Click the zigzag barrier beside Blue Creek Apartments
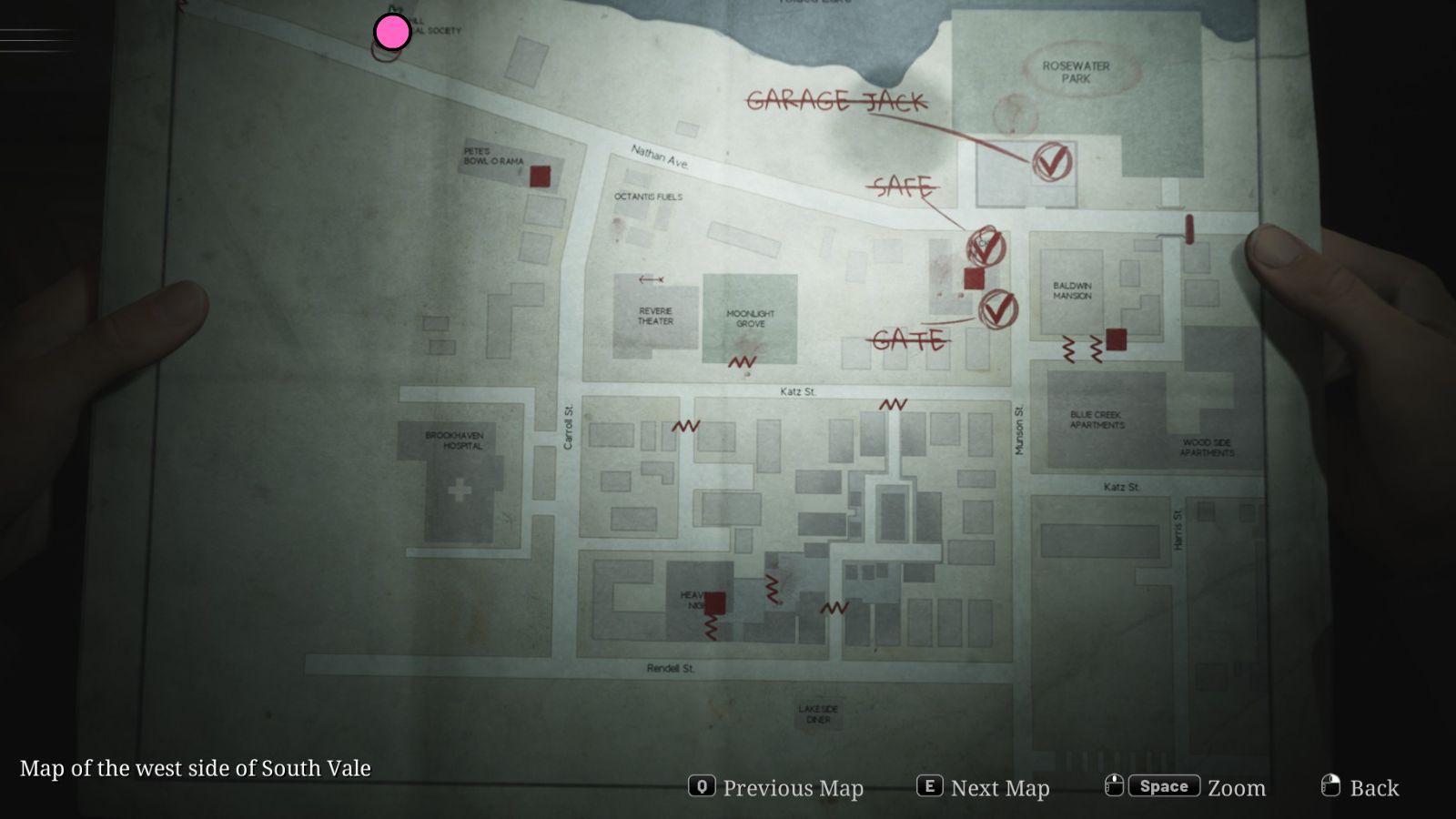The height and width of the screenshot is (819, 1456). [x=1067, y=348]
